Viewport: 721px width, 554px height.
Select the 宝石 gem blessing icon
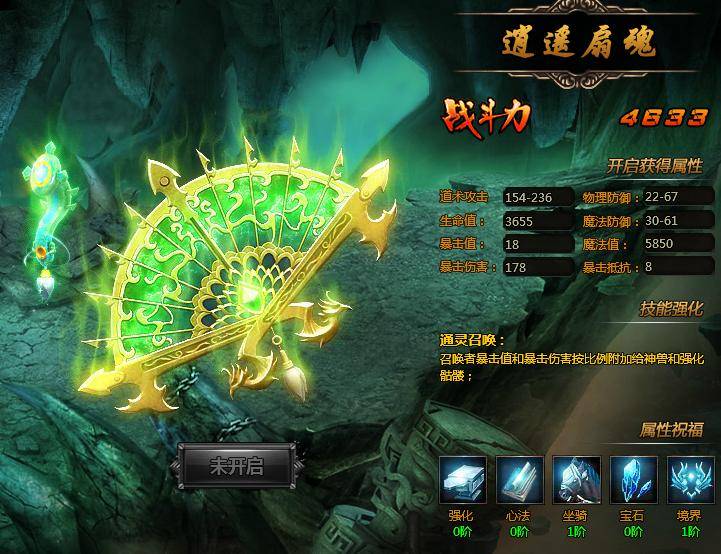[x=632, y=480]
